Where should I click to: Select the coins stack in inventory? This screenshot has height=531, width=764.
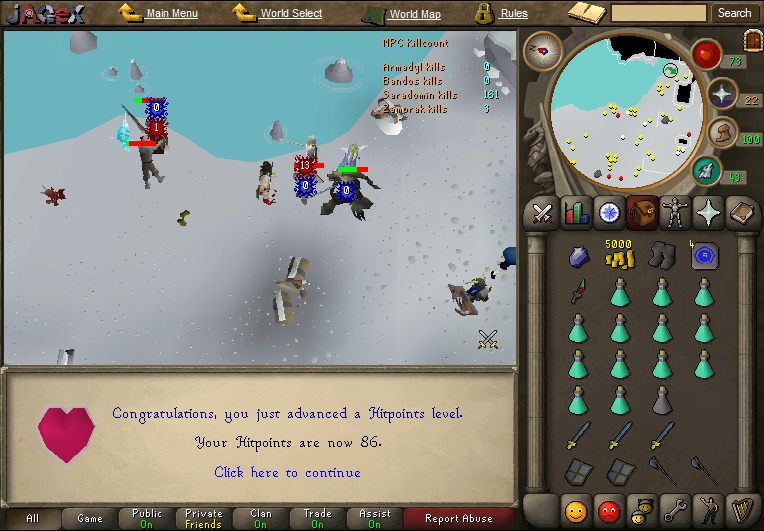click(619, 255)
